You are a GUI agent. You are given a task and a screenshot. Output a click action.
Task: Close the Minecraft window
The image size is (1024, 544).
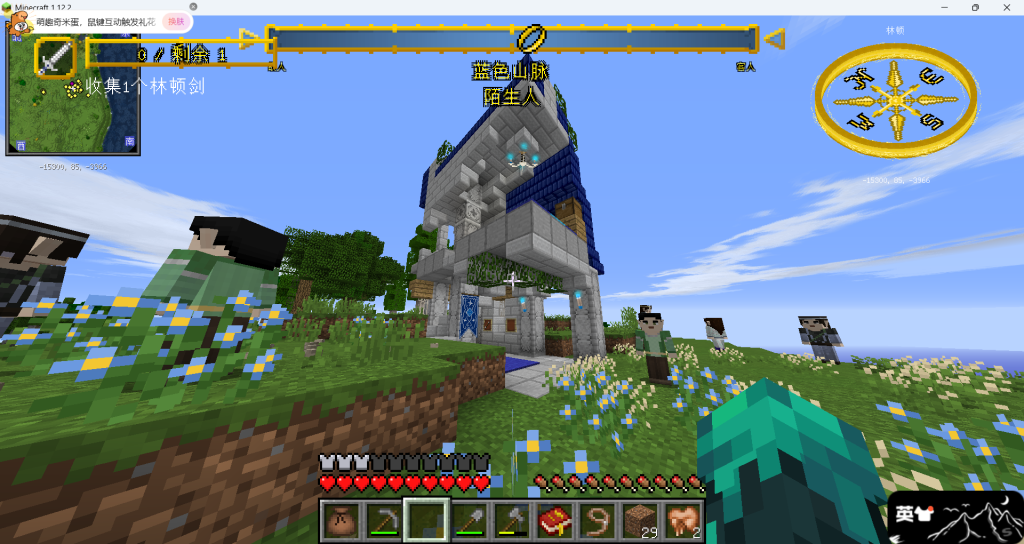(1006, 7)
